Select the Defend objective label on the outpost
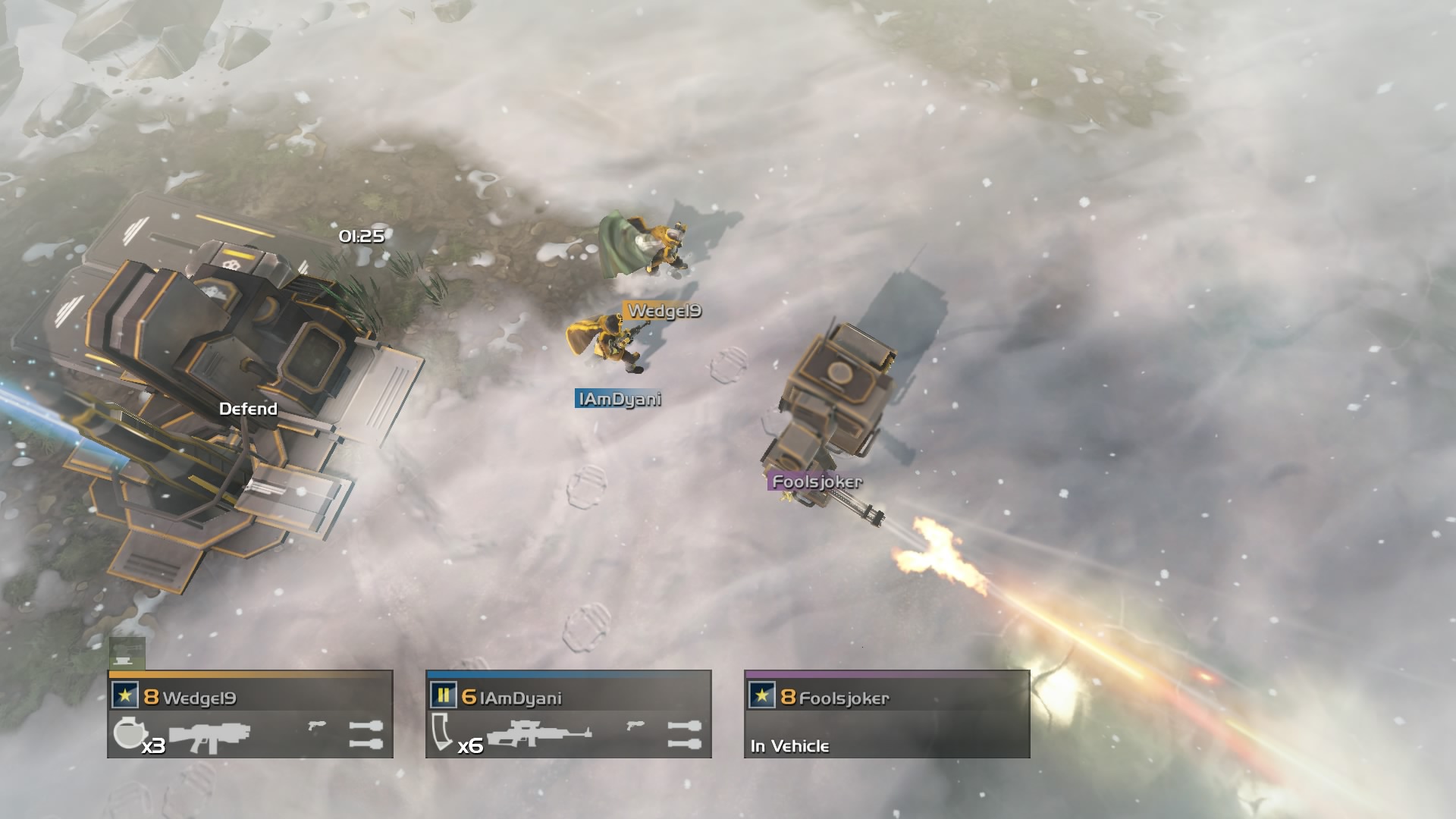The image size is (1456, 819). [246, 409]
